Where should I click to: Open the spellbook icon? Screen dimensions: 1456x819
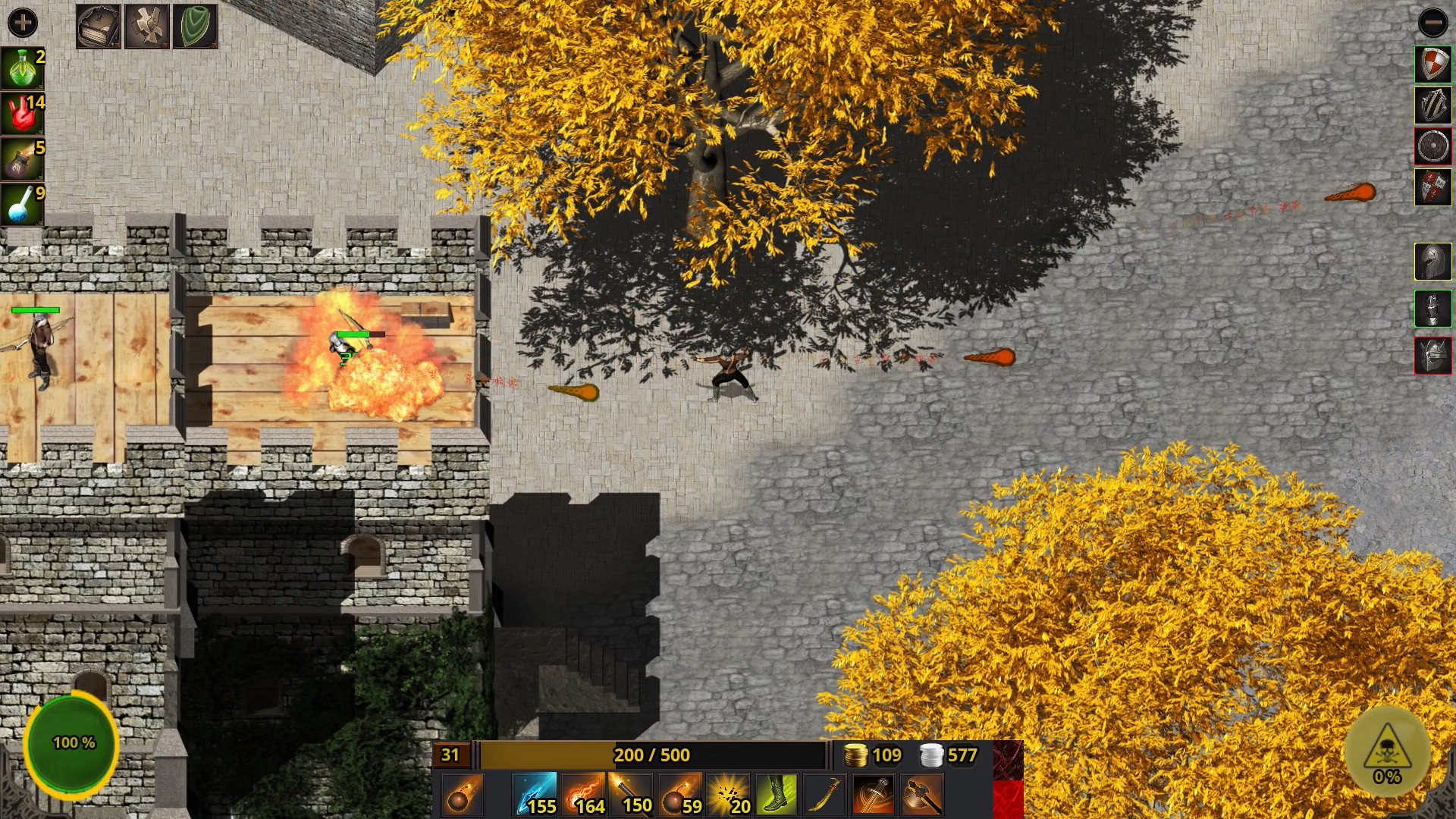point(99,27)
